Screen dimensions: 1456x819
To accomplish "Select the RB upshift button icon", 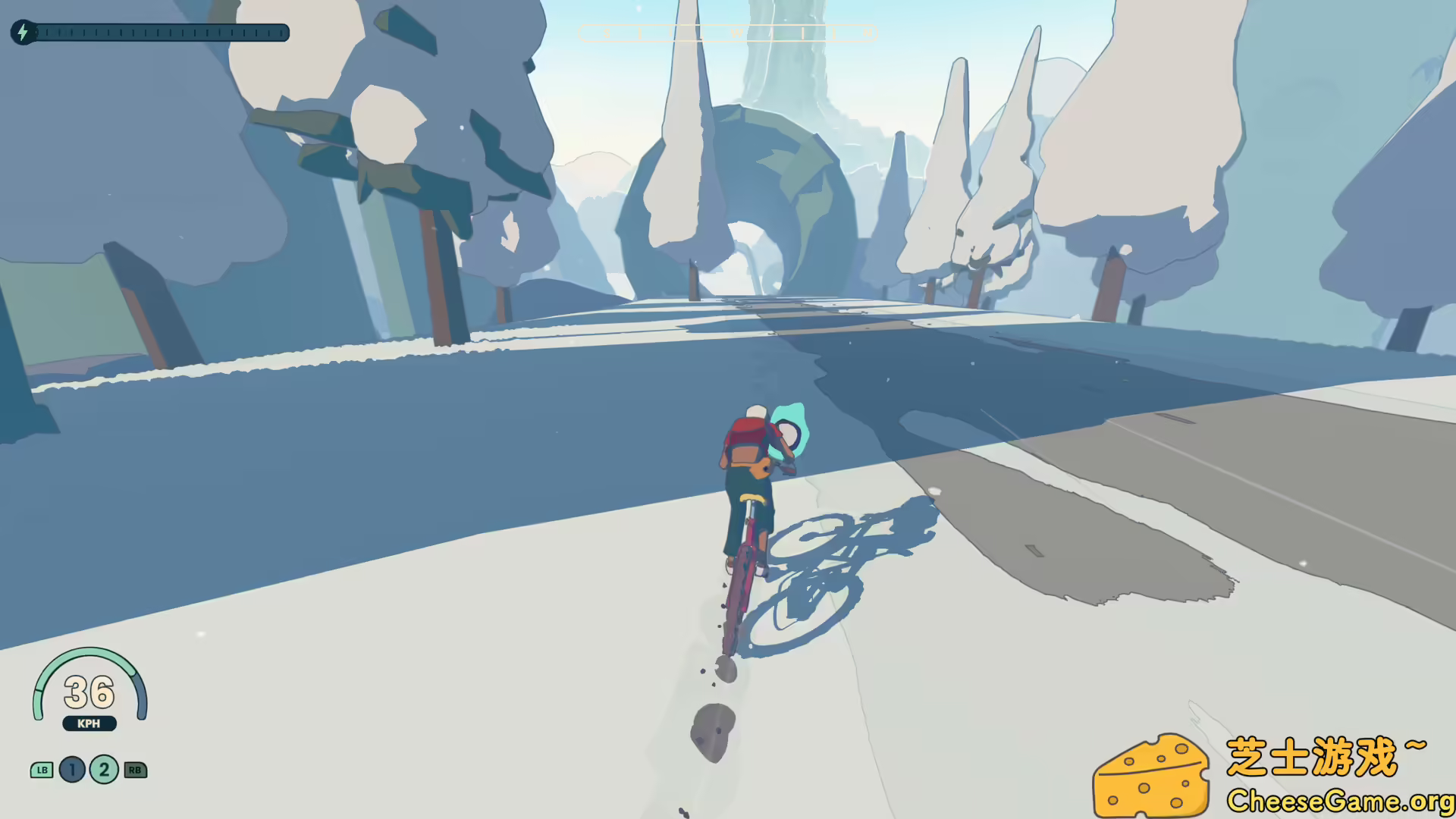I will (x=134, y=770).
